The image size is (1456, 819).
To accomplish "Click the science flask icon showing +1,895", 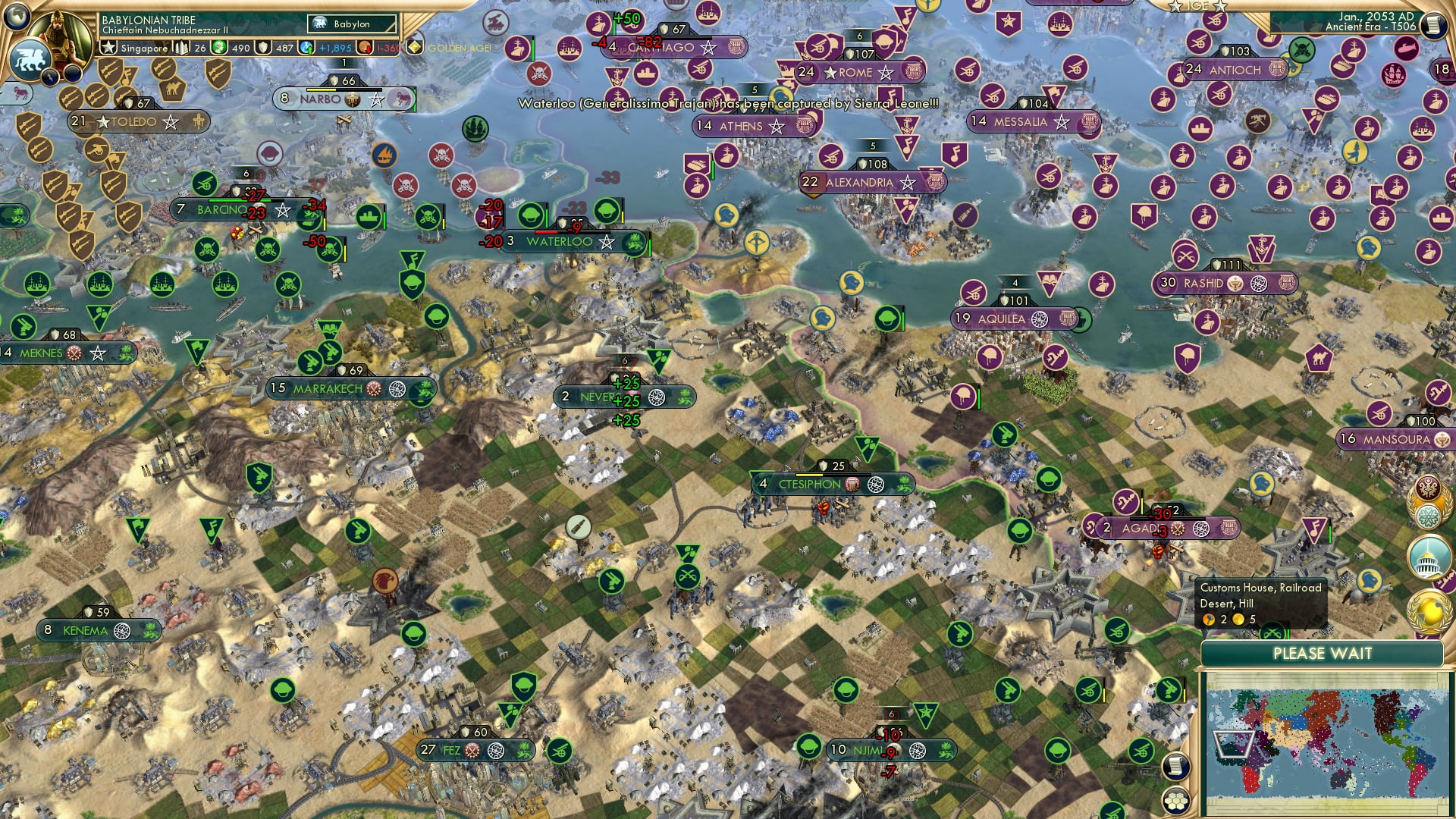I will point(306,48).
